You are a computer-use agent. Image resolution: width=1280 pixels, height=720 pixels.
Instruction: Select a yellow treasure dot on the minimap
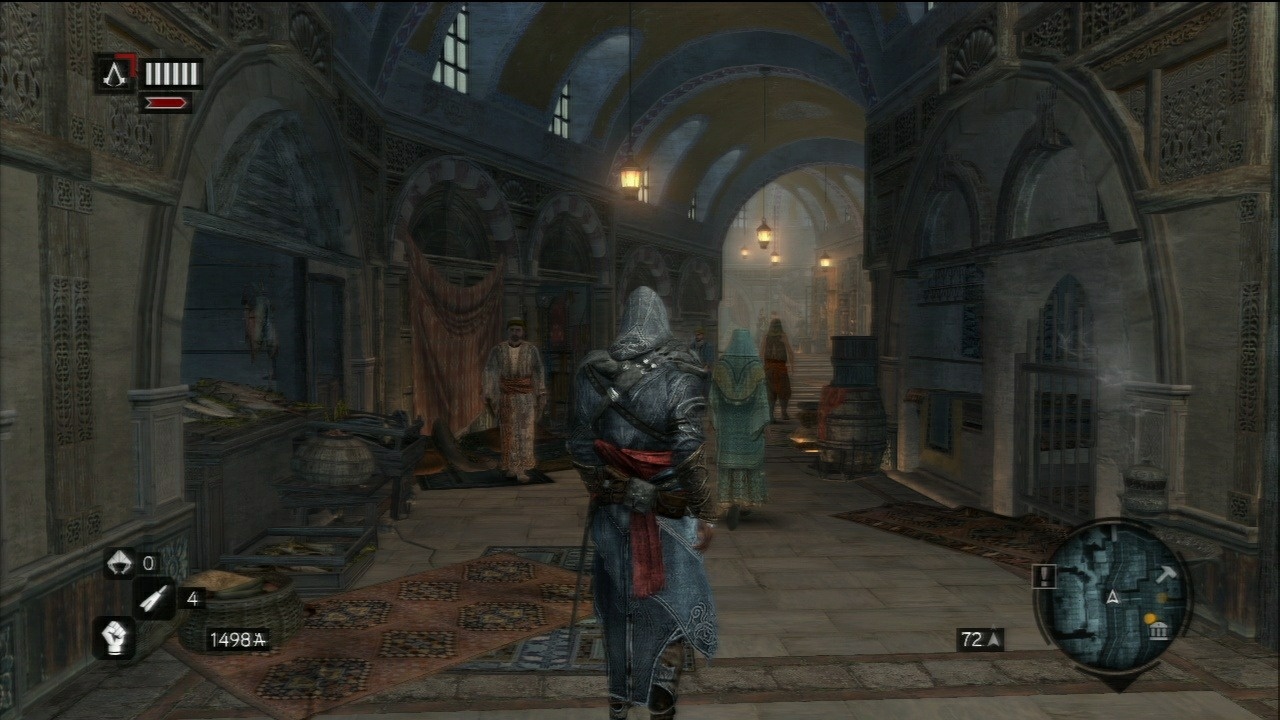1150,617
